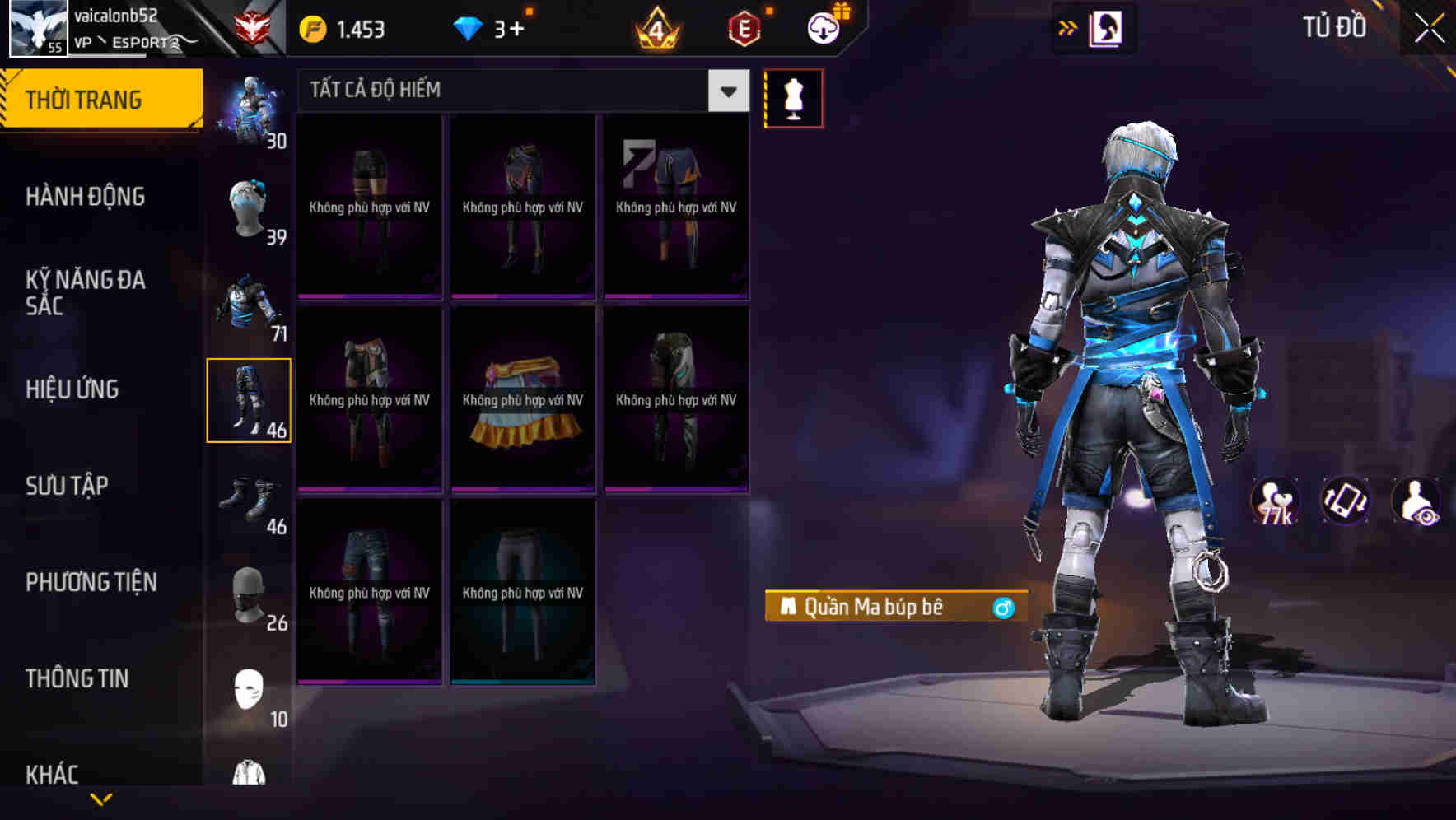Click the double arrow expander near top right
This screenshot has height=820, width=1456.
pyautogui.click(x=1068, y=27)
